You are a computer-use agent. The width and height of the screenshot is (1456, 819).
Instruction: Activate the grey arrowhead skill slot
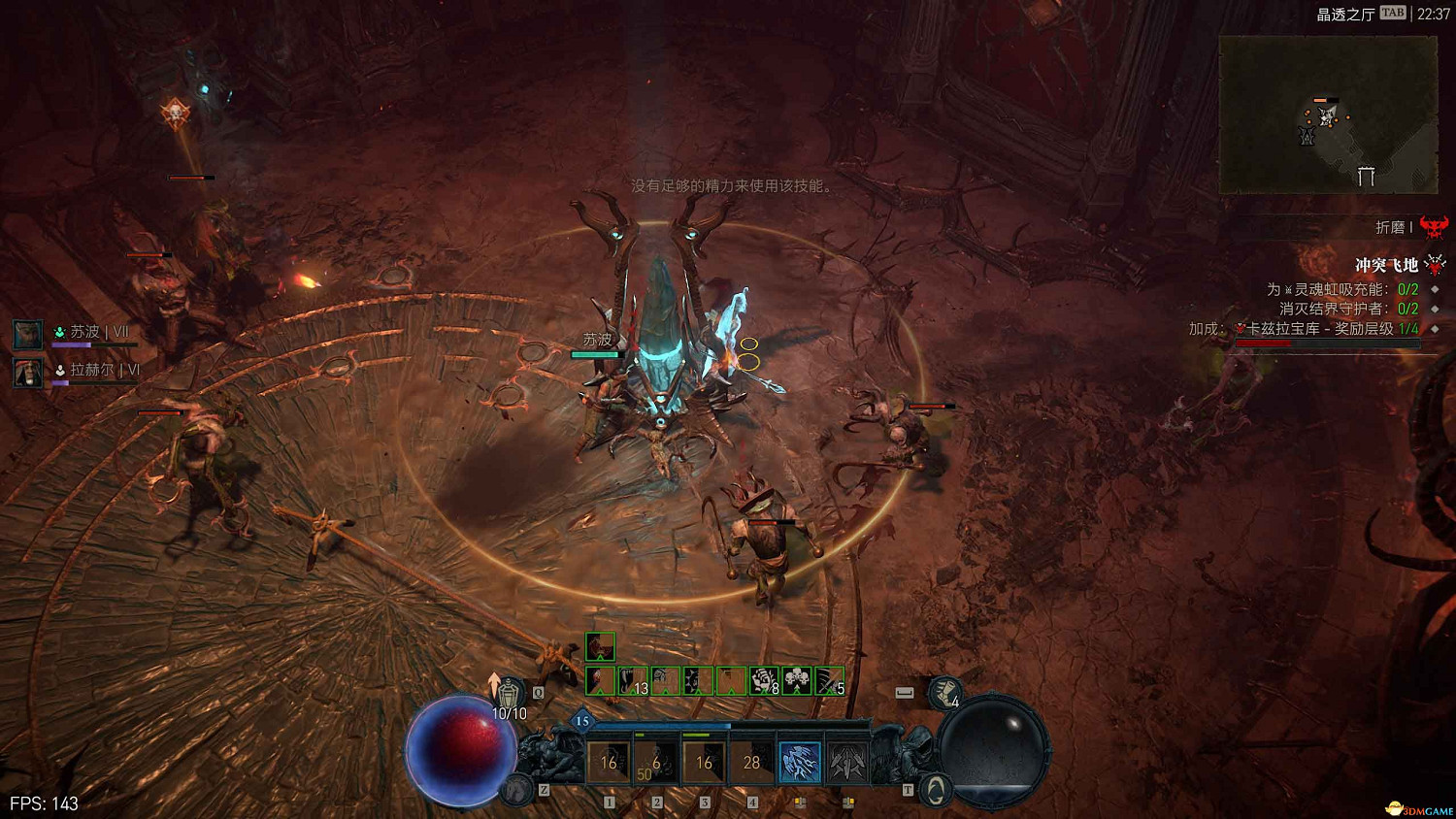(847, 763)
